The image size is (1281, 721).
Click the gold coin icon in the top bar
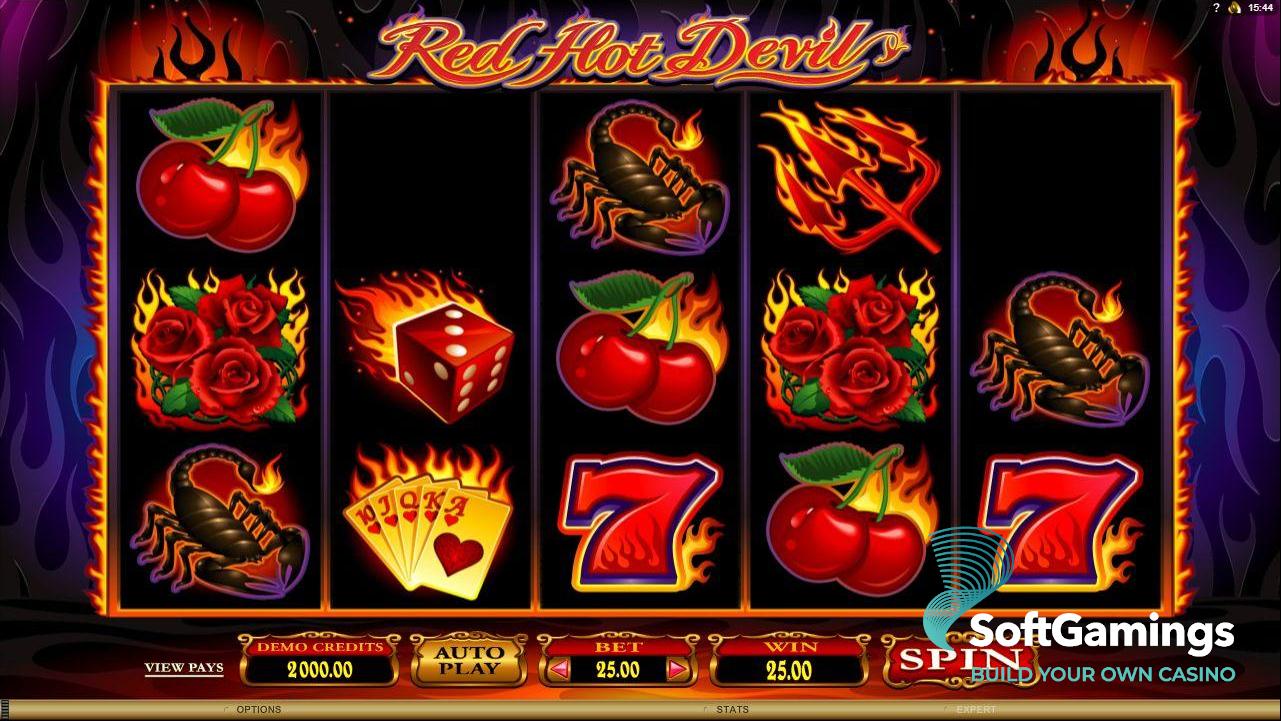(x=1235, y=8)
